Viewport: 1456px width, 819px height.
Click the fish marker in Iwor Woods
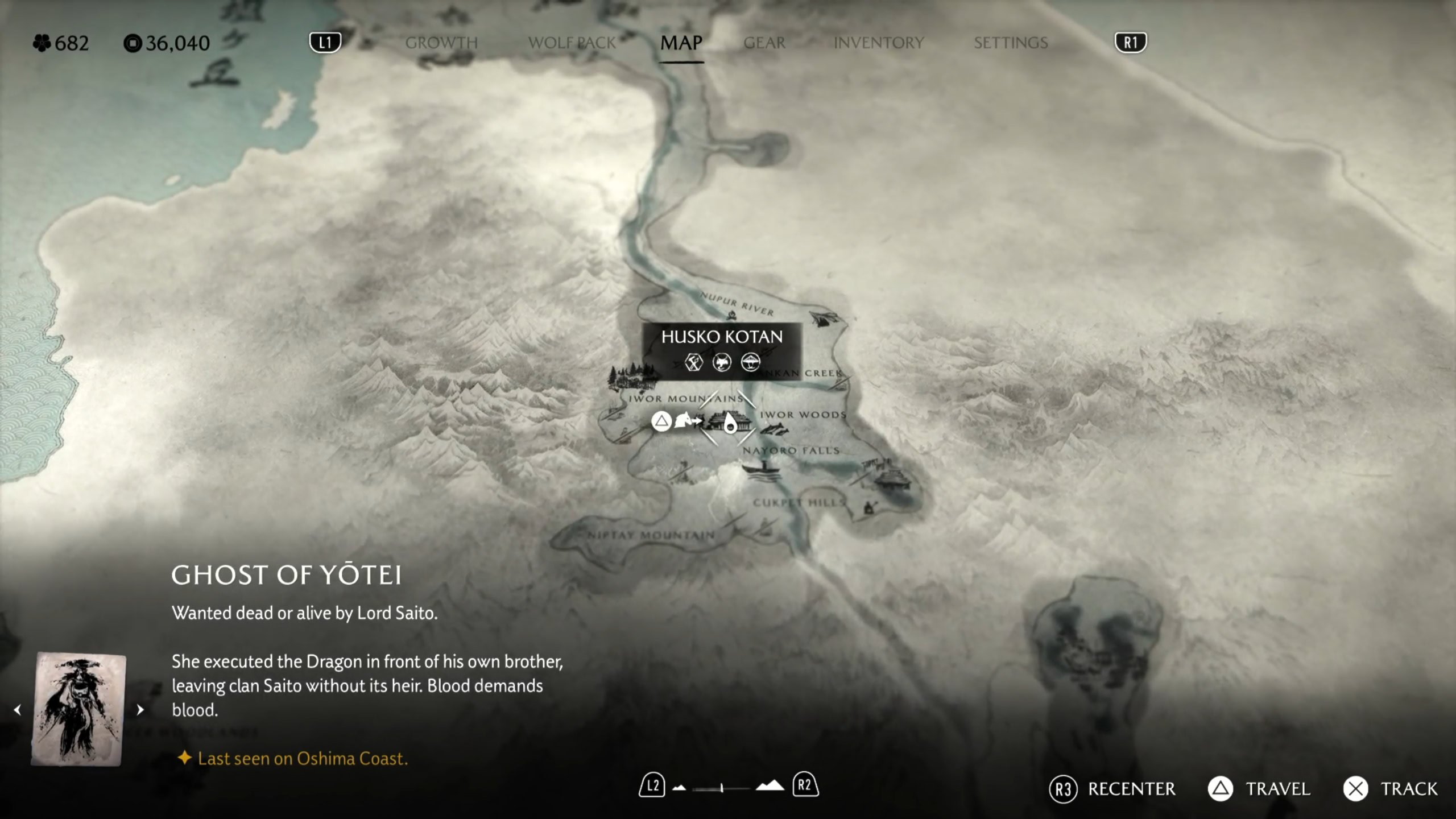(x=775, y=431)
